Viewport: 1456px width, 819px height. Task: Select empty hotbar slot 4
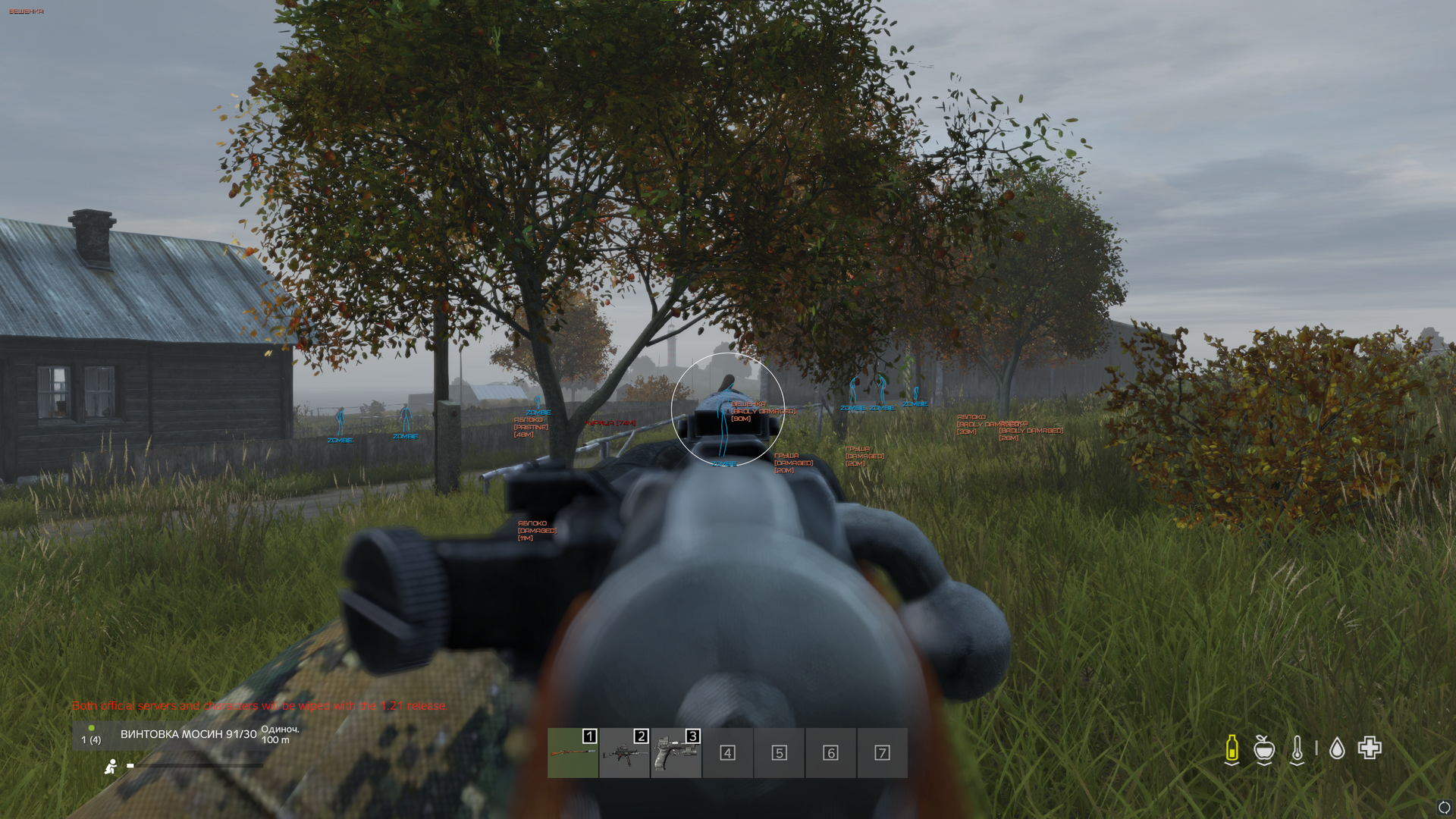pos(727,753)
